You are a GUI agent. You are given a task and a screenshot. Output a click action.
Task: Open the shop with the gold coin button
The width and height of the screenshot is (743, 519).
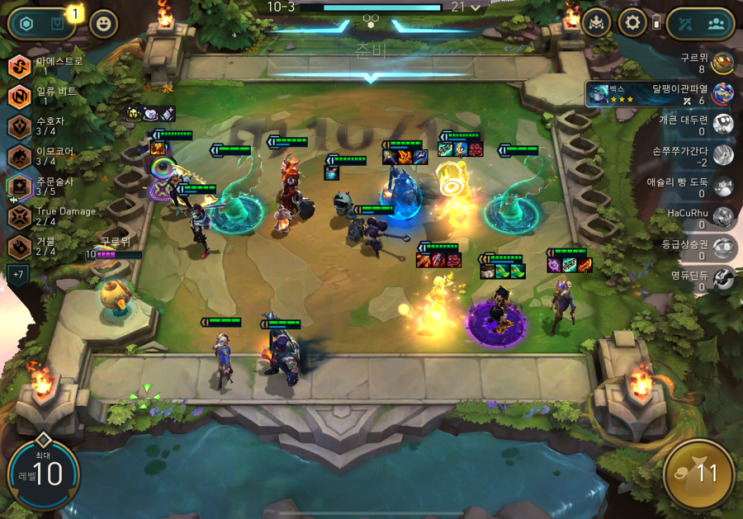tap(699, 473)
